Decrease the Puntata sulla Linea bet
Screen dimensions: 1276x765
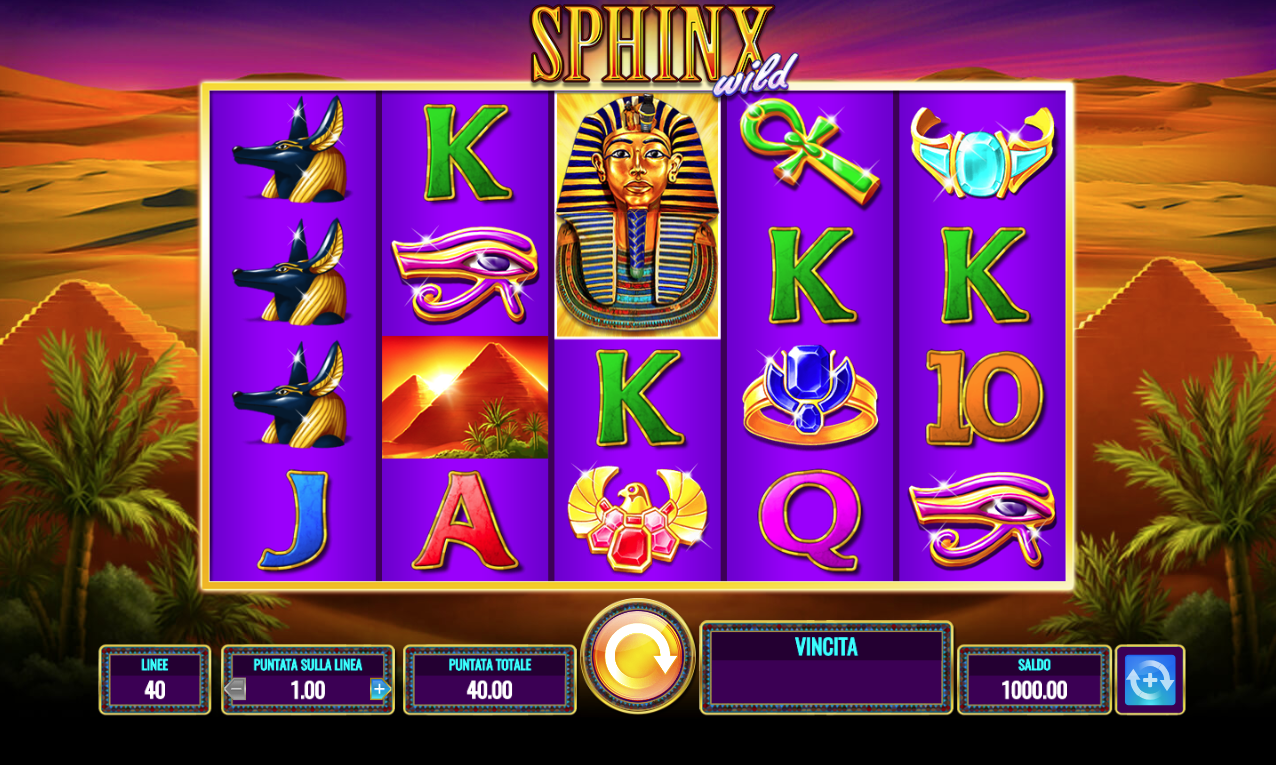(236, 689)
